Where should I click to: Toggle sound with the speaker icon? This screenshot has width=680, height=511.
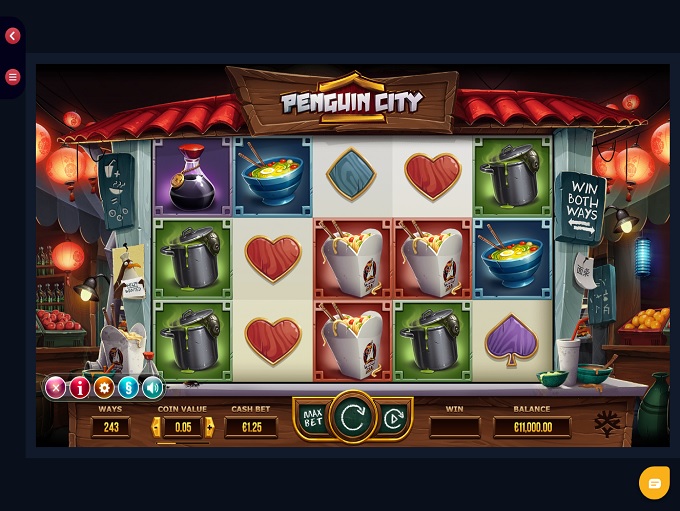152,387
